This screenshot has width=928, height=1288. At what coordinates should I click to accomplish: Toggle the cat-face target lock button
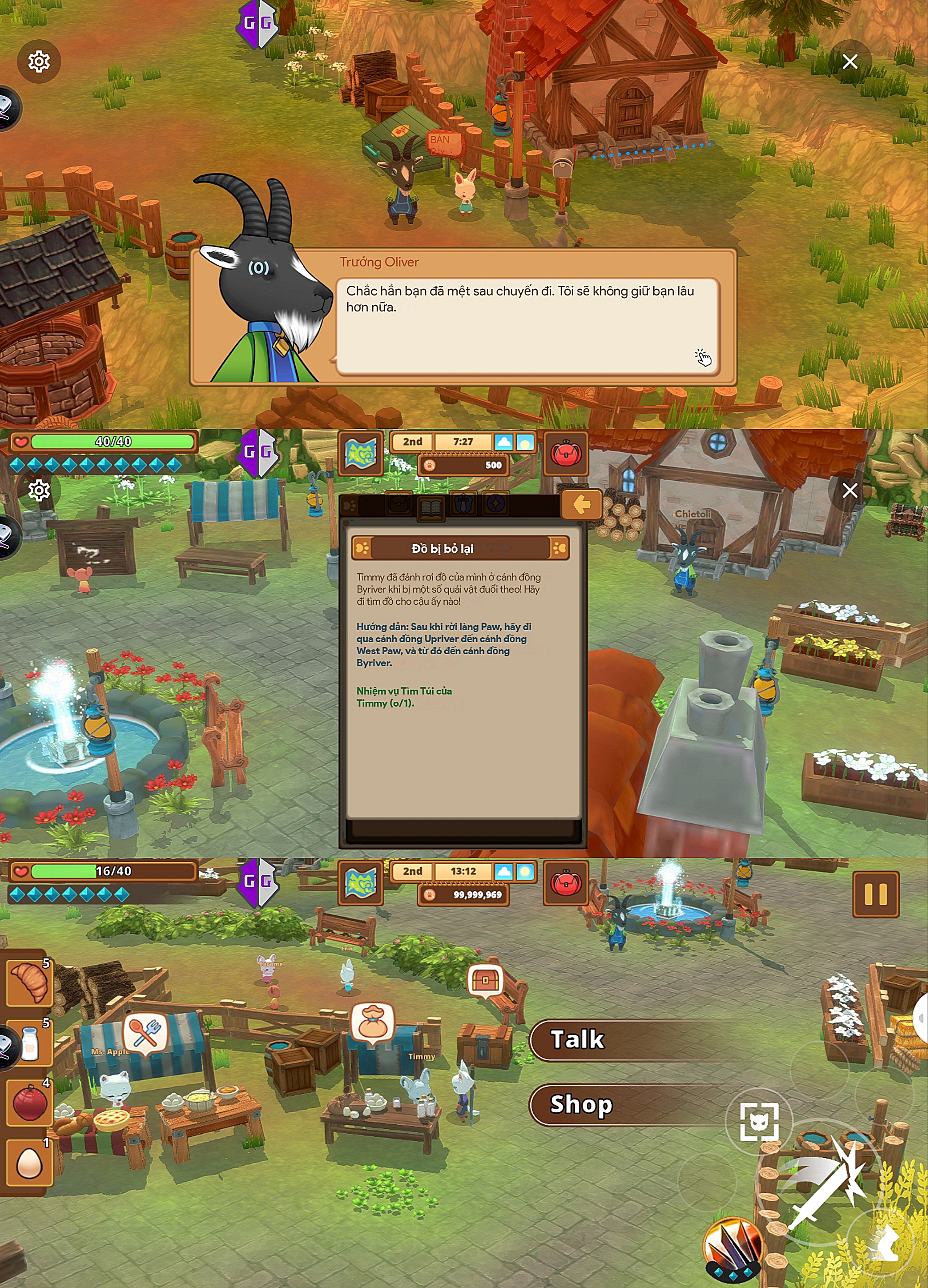[759, 1122]
